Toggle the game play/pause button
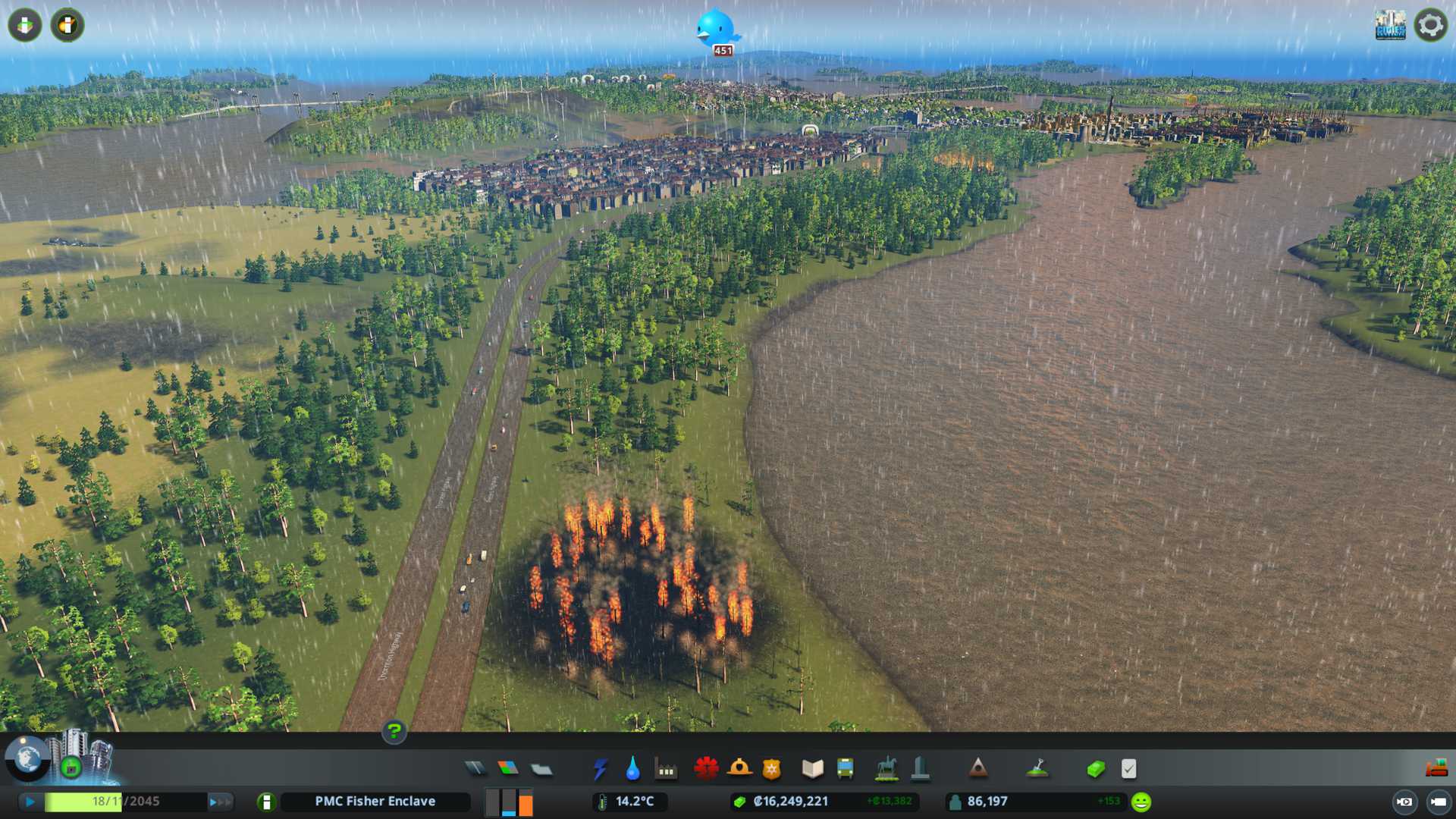The width and height of the screenshot is (1456, 819). click(30, 802)
